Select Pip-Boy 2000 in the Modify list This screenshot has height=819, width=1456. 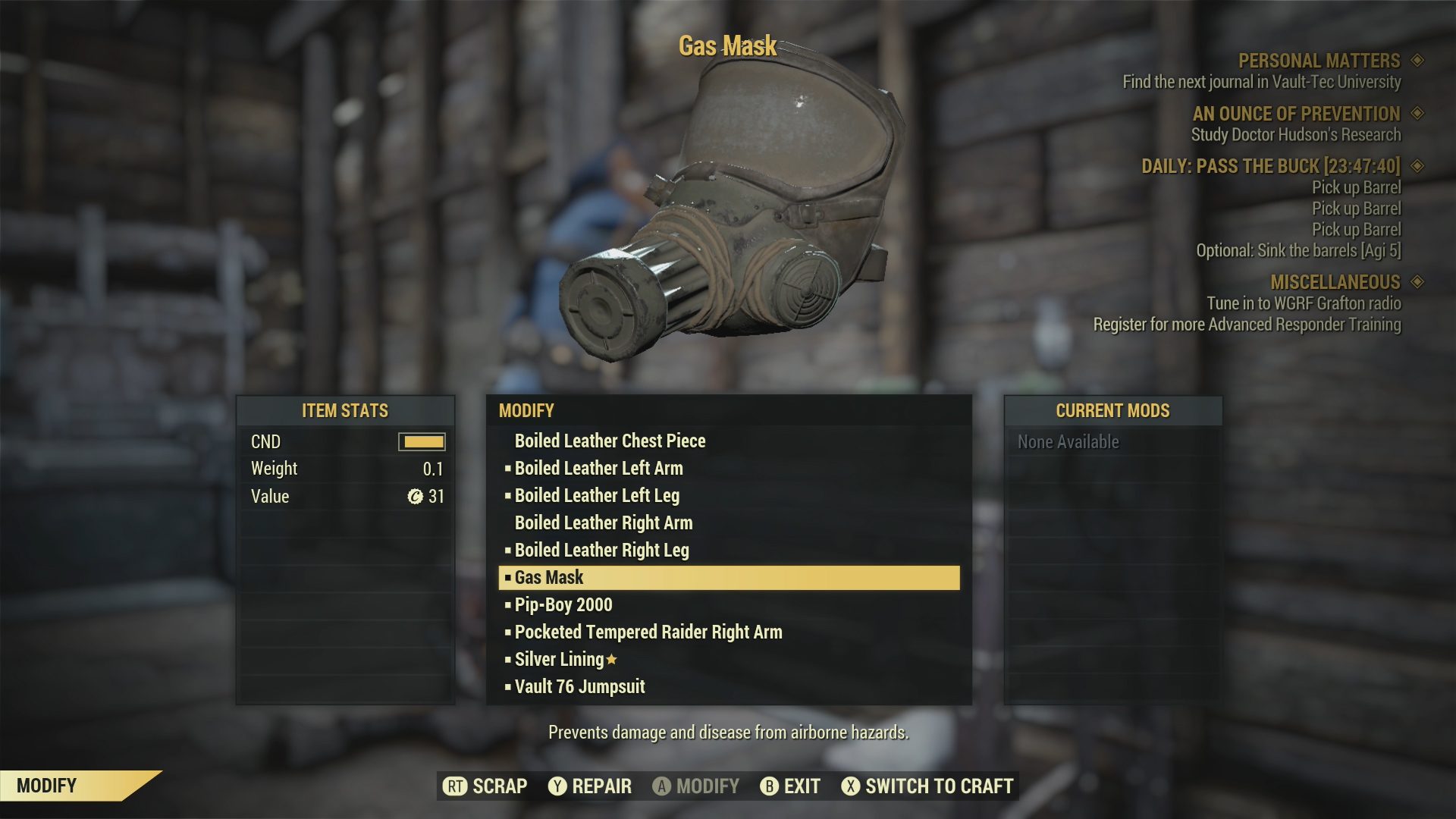pyautogui.click(x=562, y=604)
